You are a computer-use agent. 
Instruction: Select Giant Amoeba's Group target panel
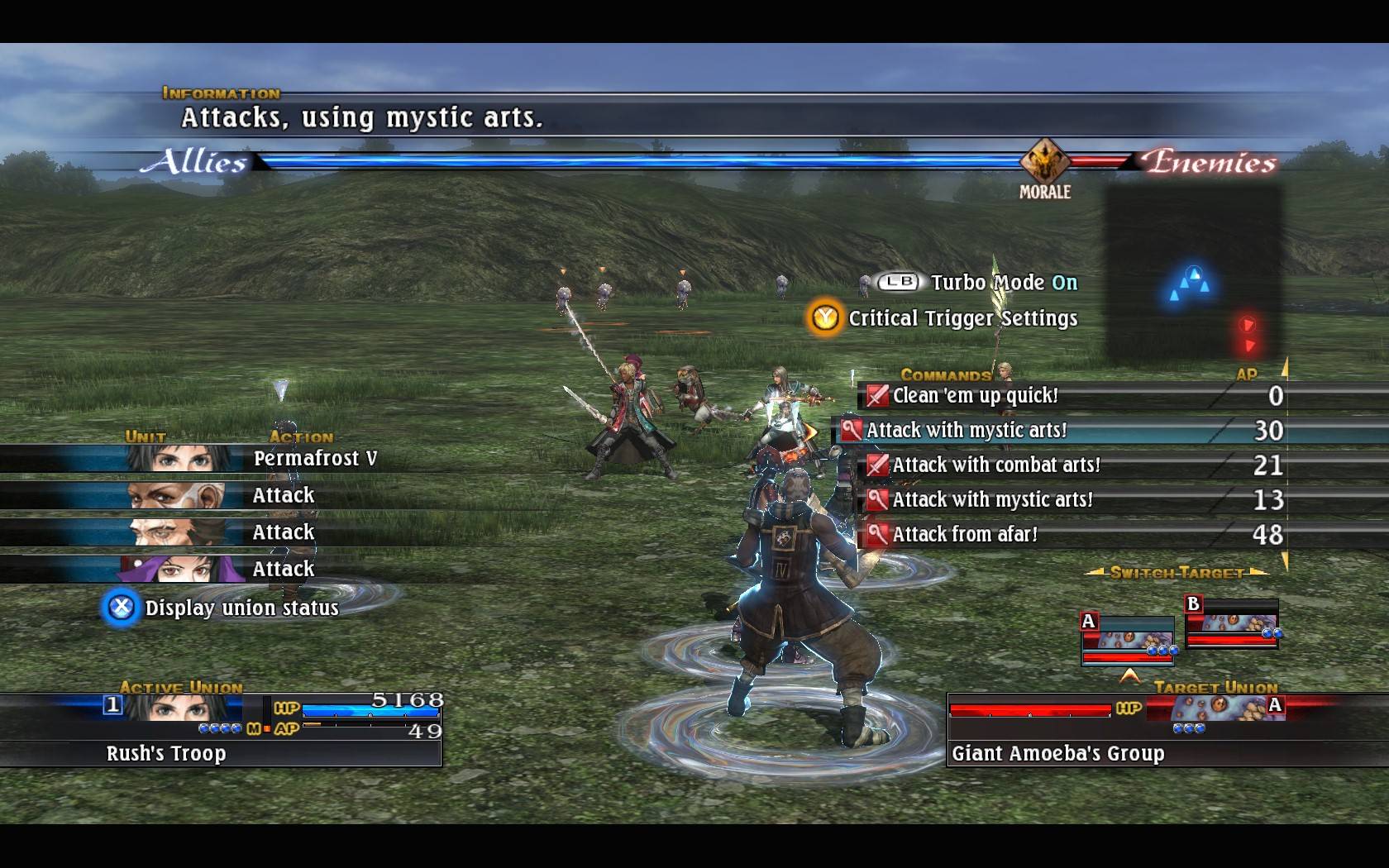click(1116, 731)
